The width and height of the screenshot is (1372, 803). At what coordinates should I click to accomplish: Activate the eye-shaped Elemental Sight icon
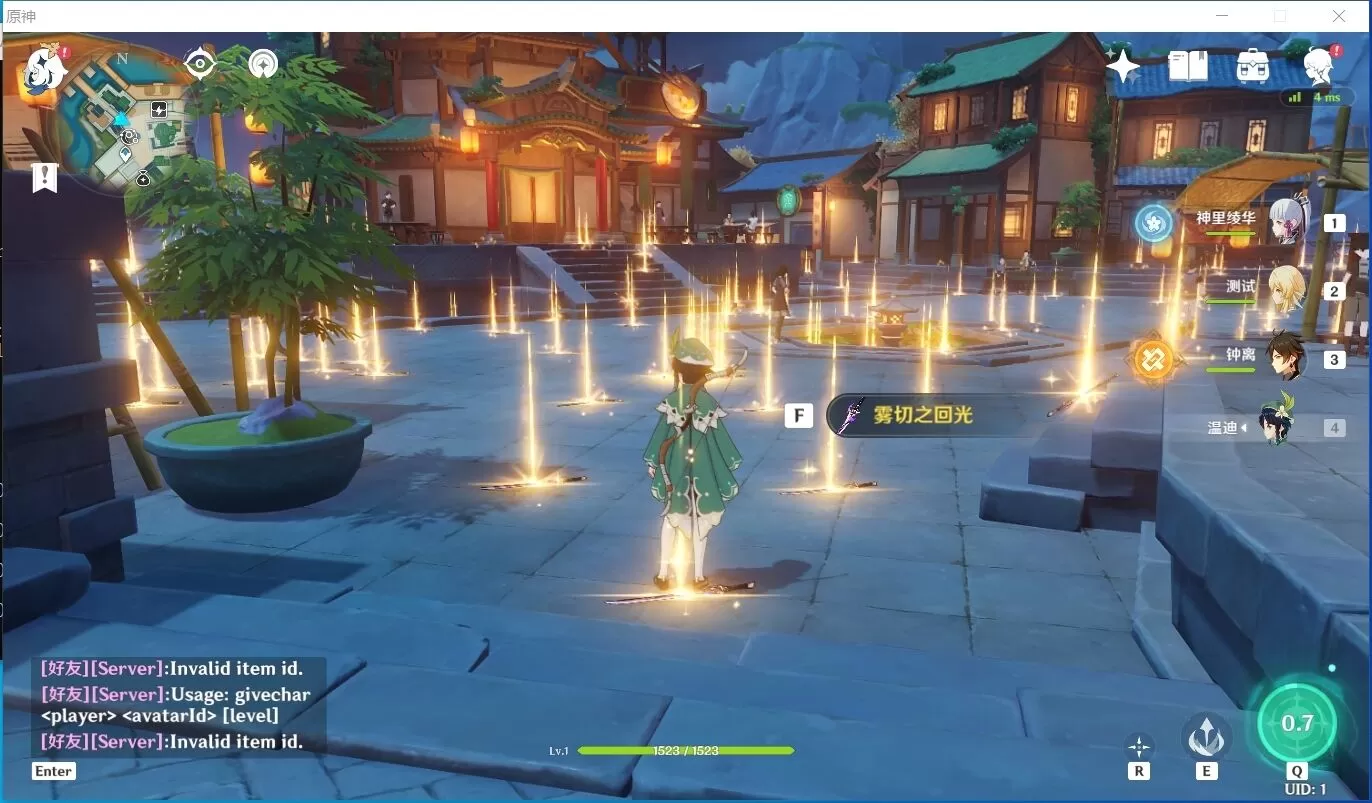(x=200, y=63)
